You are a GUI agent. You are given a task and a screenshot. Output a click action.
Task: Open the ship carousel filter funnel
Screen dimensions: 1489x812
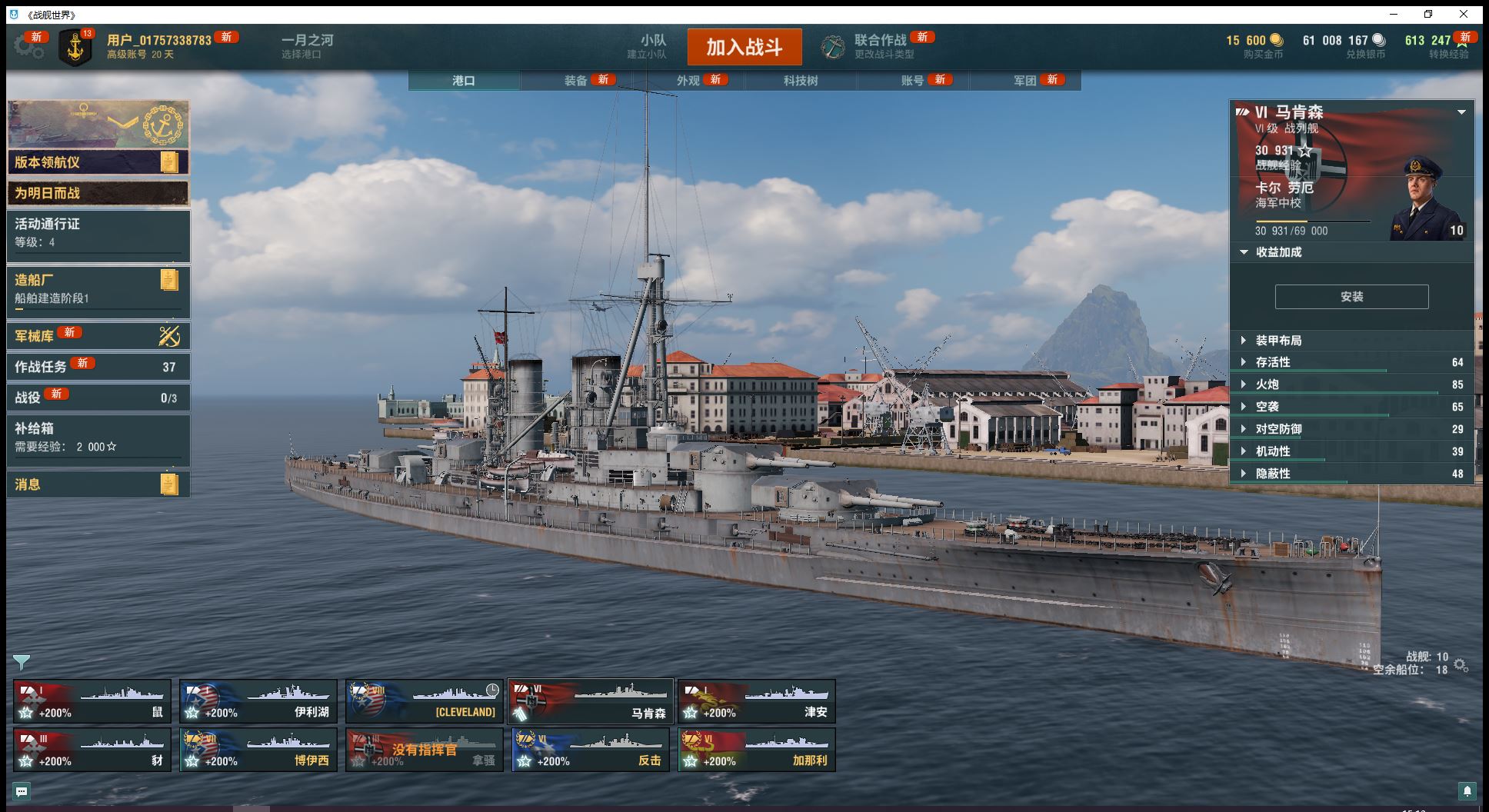click(22, 661)
